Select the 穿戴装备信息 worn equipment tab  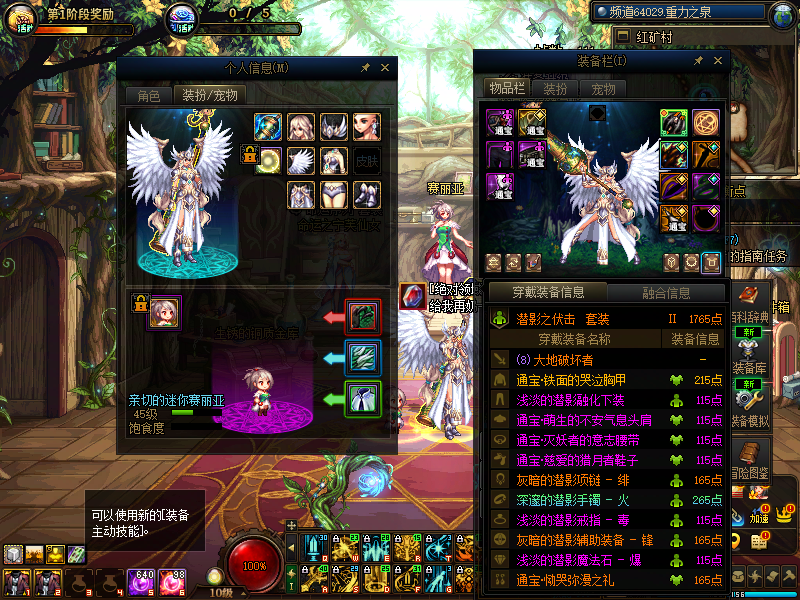[548, 293]
